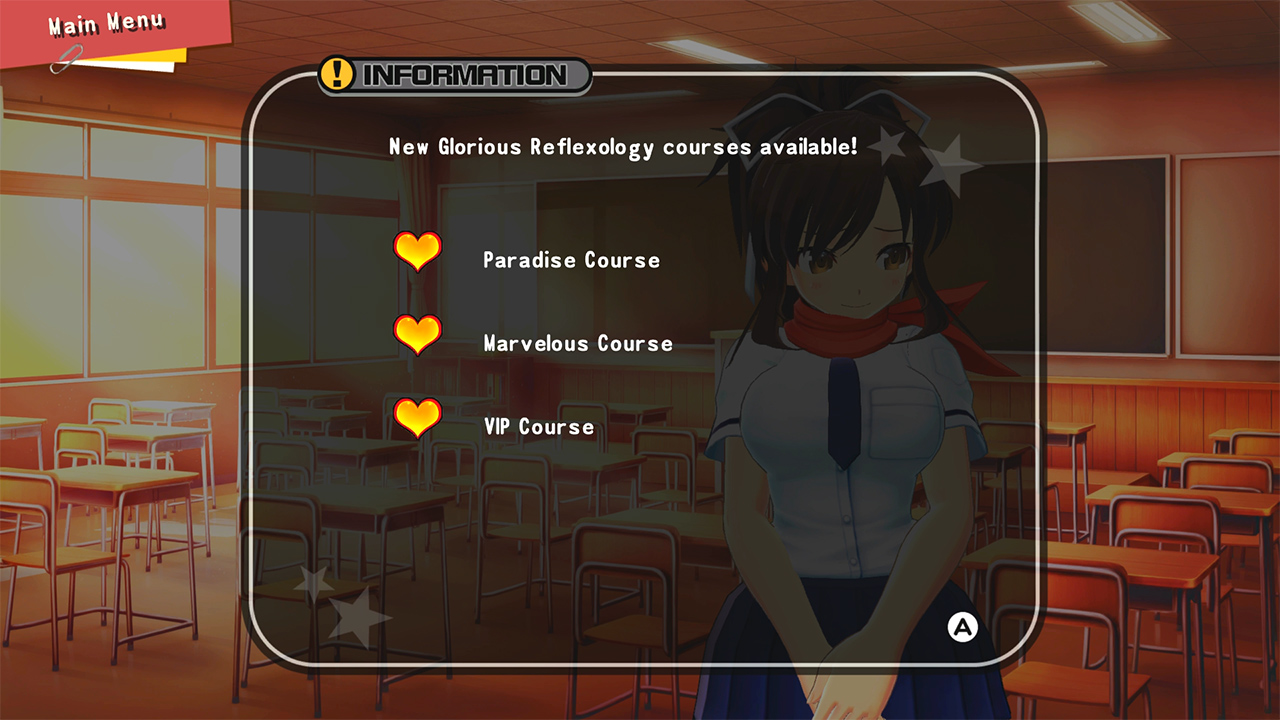Click the INFORMATION header label
Viewport: 1280px width, 720px height.
click(x=463, y=74)
